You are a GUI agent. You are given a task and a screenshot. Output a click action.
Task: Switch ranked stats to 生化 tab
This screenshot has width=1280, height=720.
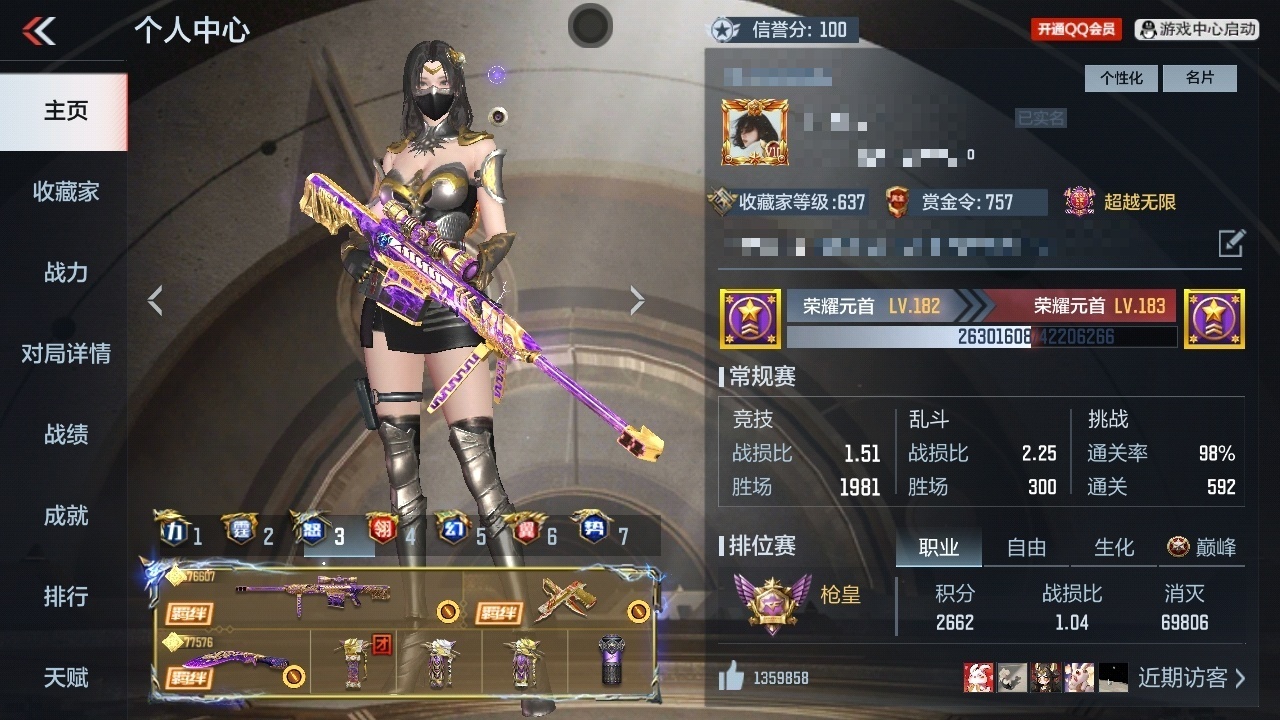[x=1114, y=547]
